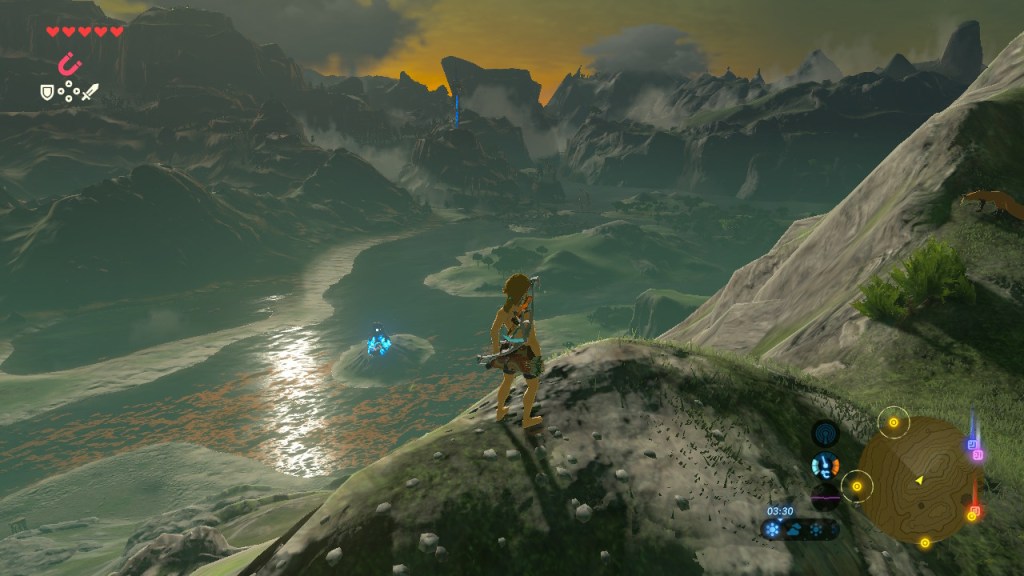The width and height of the screenshot is (1024, 576).
Task: Choose the sword weapon icon
Action: pyautogui.click(x=90, y=92)
